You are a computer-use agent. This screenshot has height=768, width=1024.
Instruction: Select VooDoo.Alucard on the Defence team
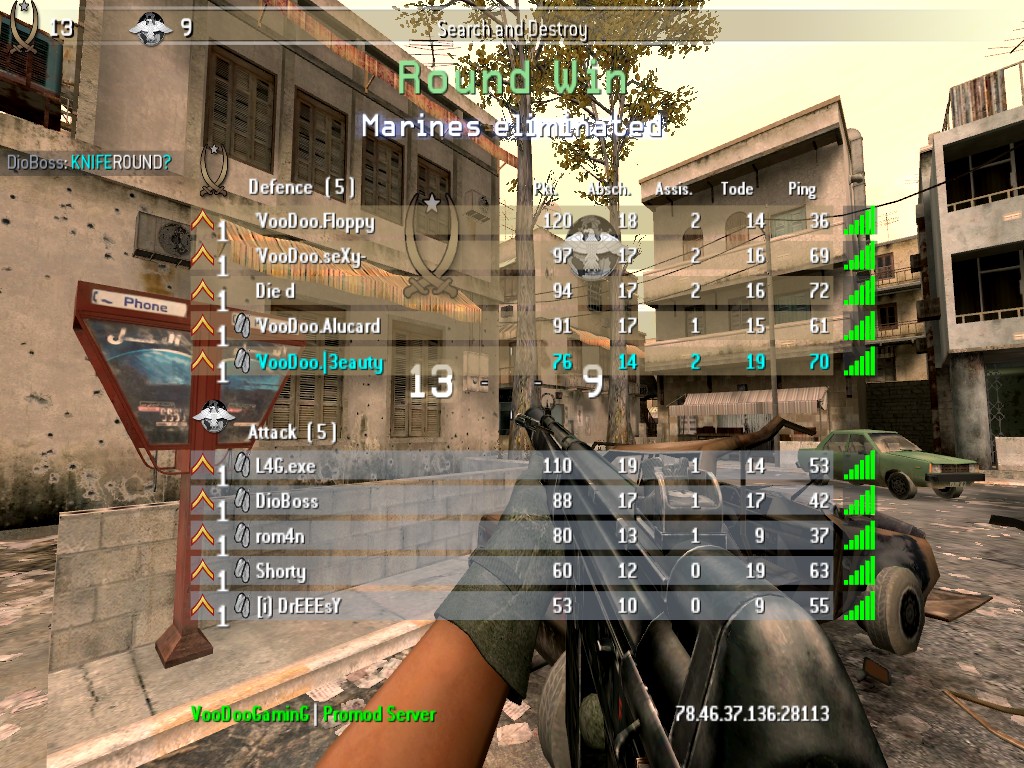pyautogui.click(x=318, y=326)
